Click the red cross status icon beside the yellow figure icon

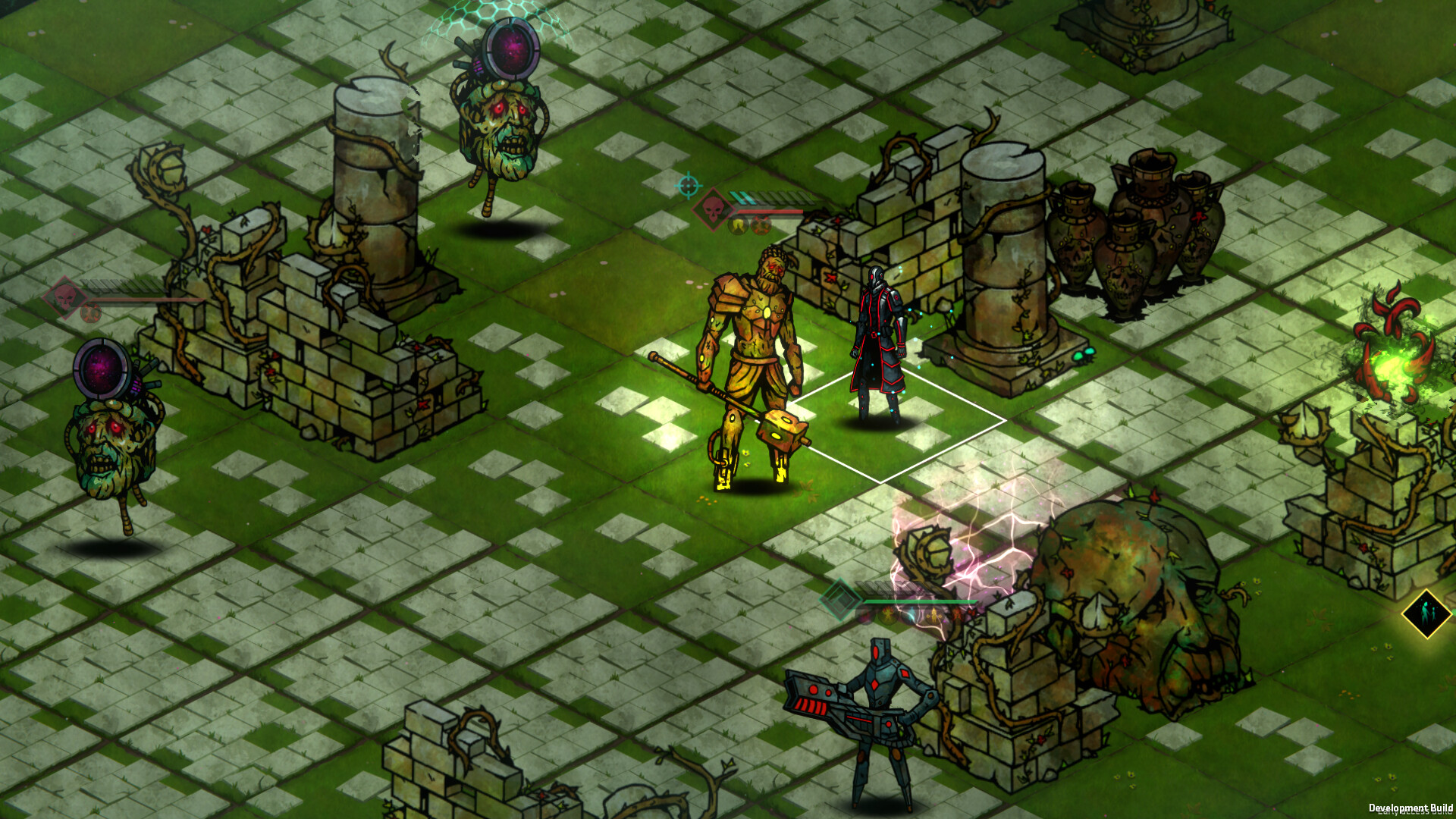pos(761,224)
